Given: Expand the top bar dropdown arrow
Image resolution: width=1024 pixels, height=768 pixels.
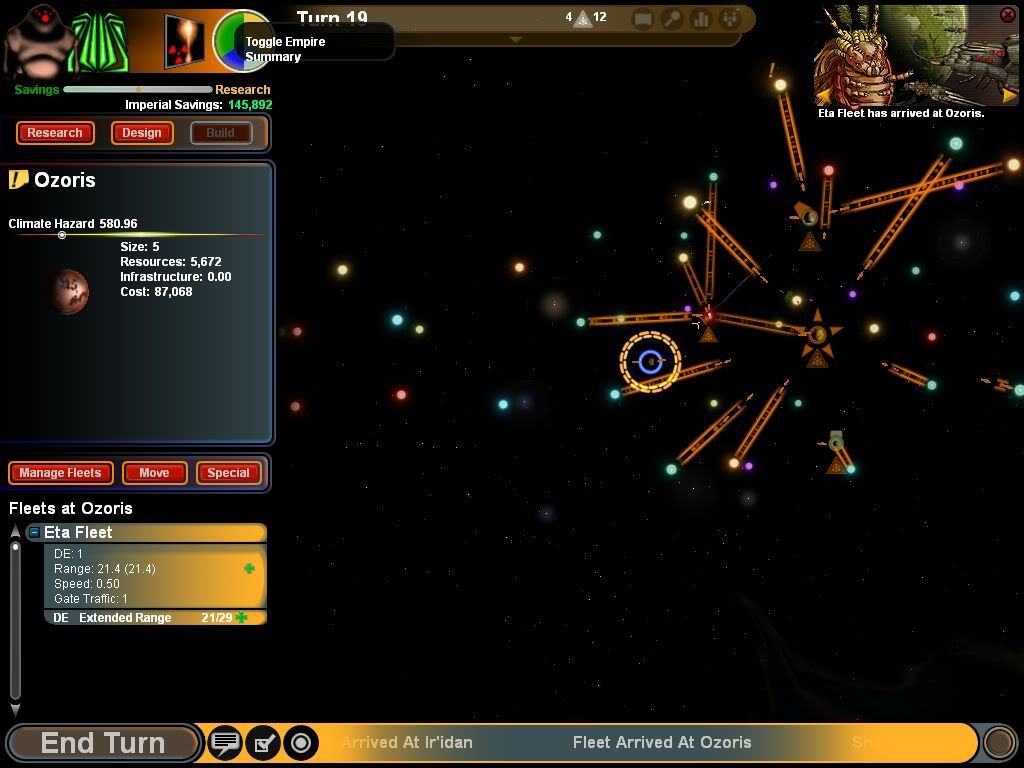Looking at the screenshot, I should click(x=515, y=40).
